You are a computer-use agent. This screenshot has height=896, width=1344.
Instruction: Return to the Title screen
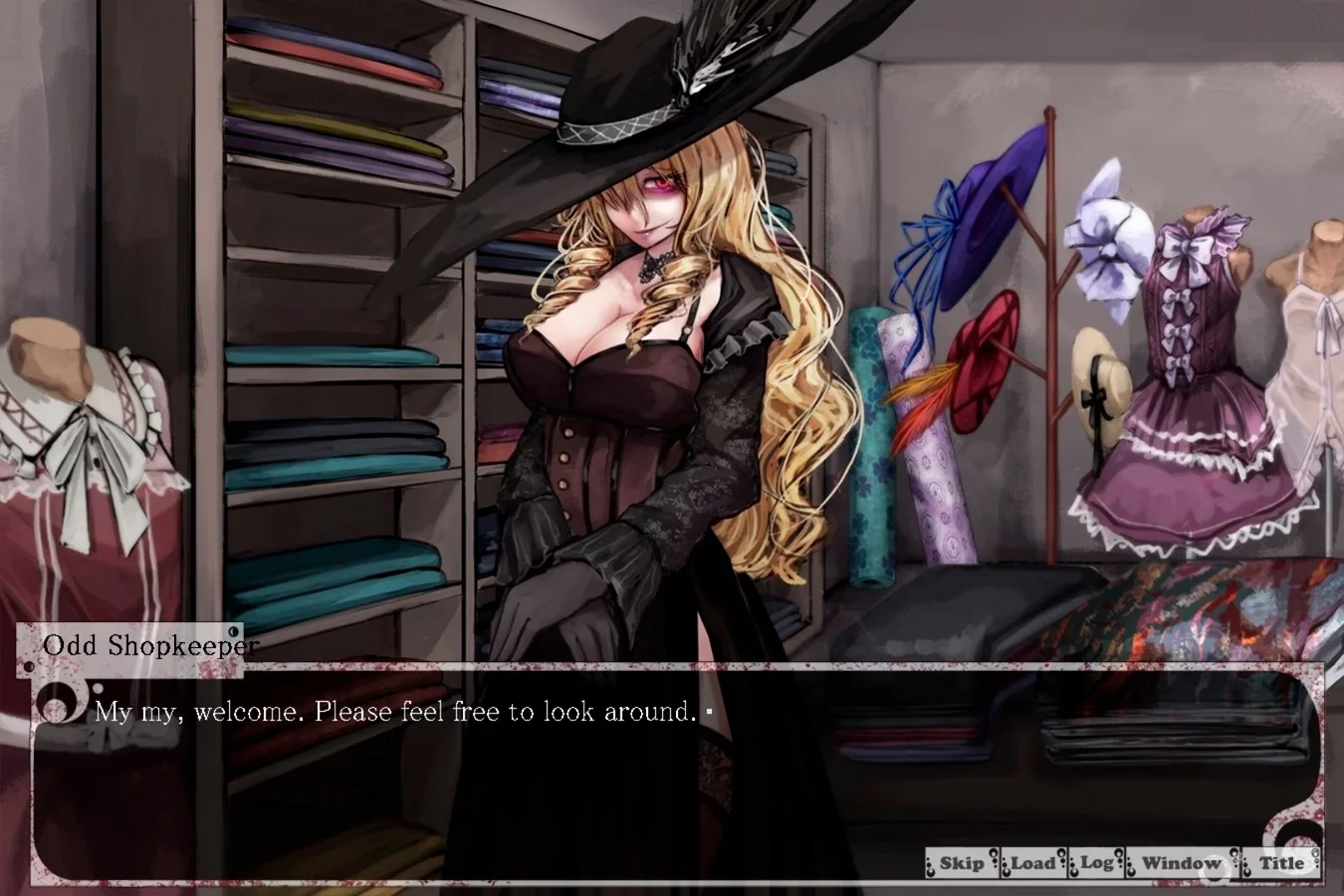(x=1281, y=864)
